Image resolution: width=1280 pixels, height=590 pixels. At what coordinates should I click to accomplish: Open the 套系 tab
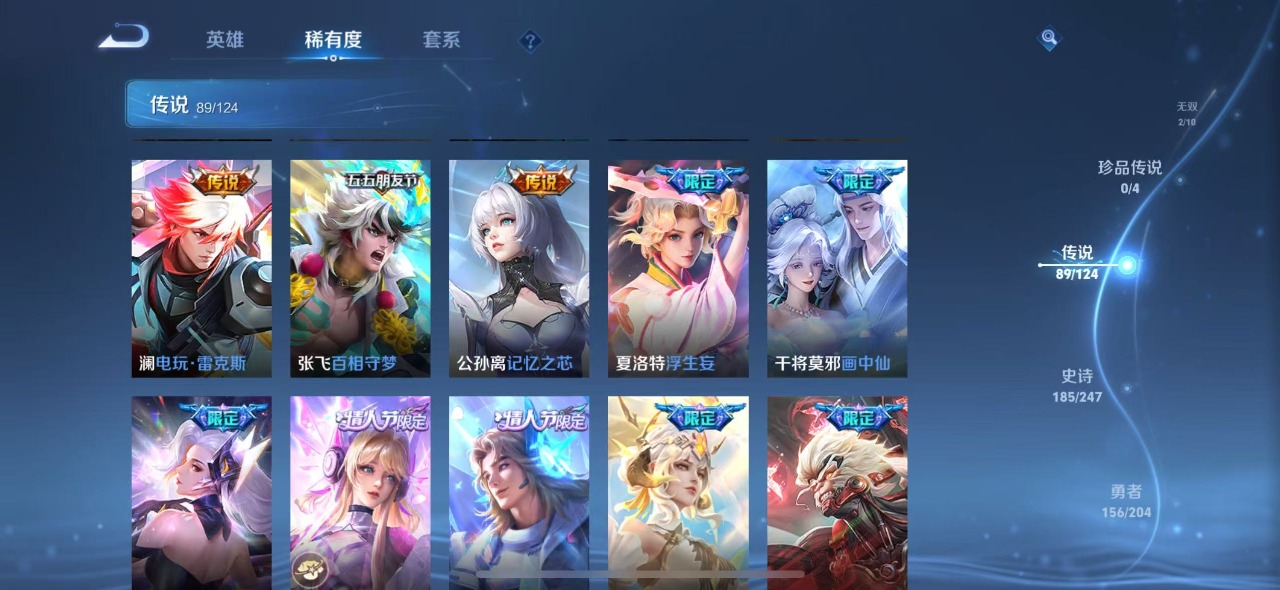441,40
